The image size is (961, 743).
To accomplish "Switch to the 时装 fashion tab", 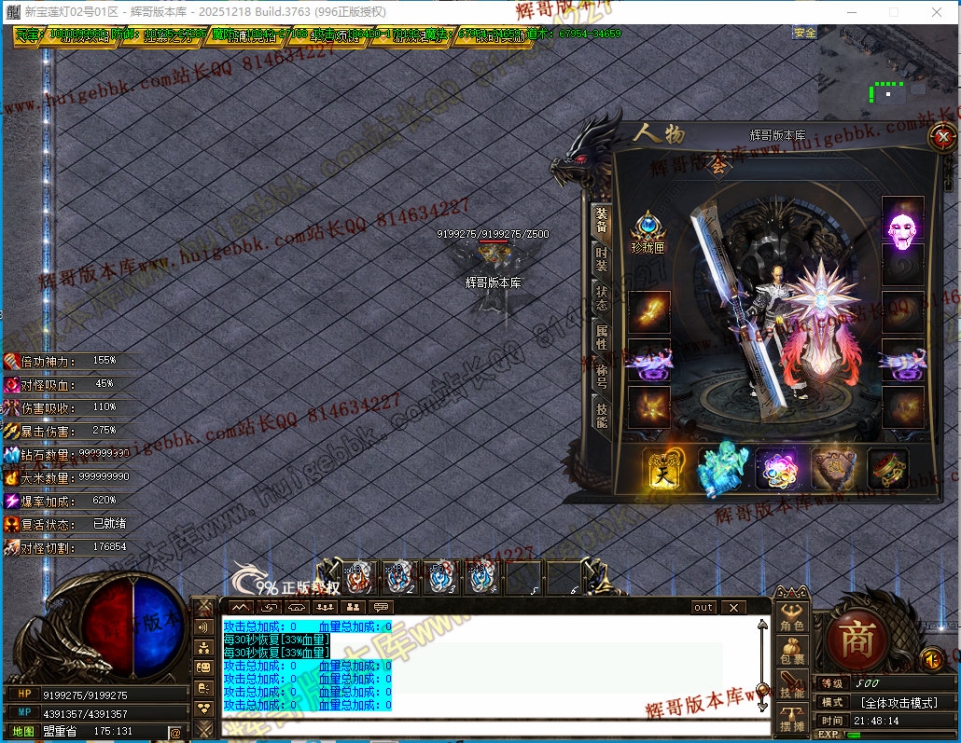I will (601, 260).
